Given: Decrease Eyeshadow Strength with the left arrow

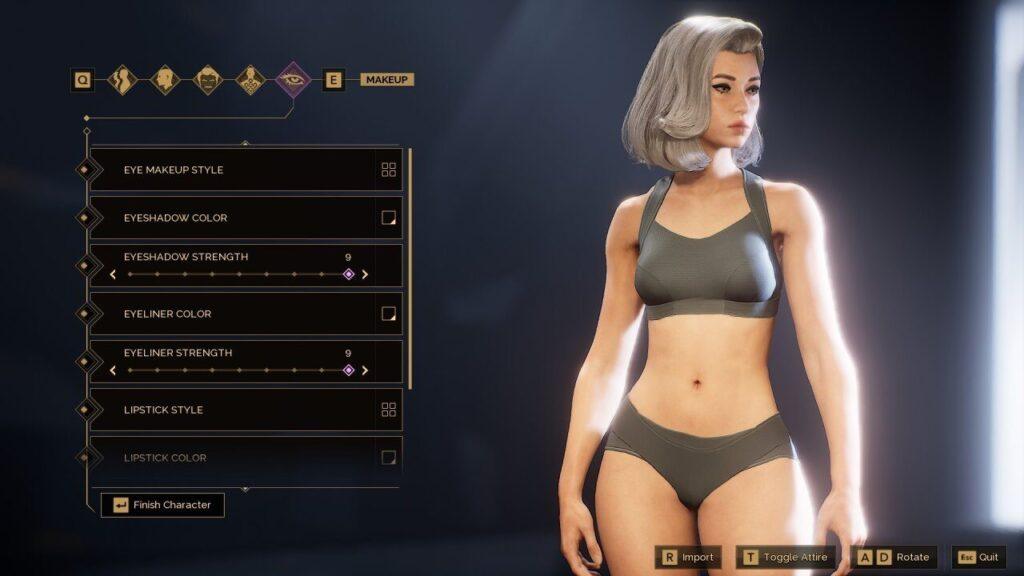Looking at the screenshot, I should (x=113, y=274).
